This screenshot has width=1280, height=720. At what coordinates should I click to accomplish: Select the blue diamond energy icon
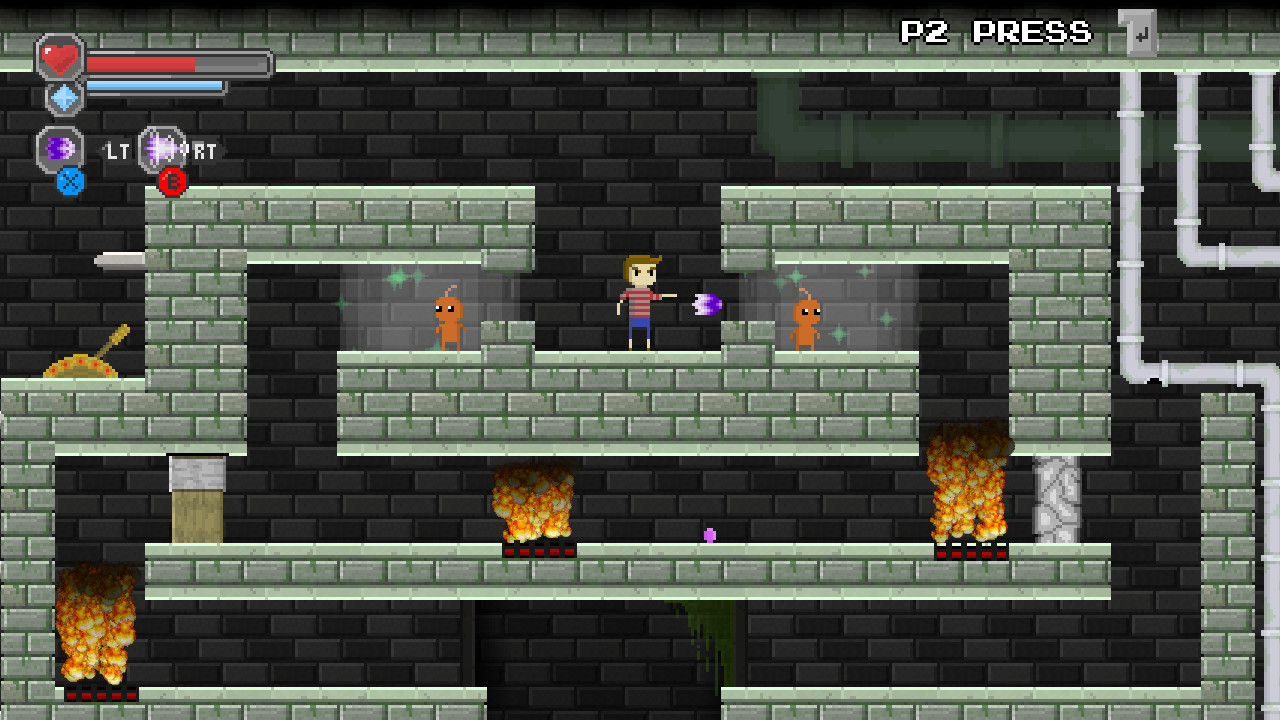(x=62, y=98)
